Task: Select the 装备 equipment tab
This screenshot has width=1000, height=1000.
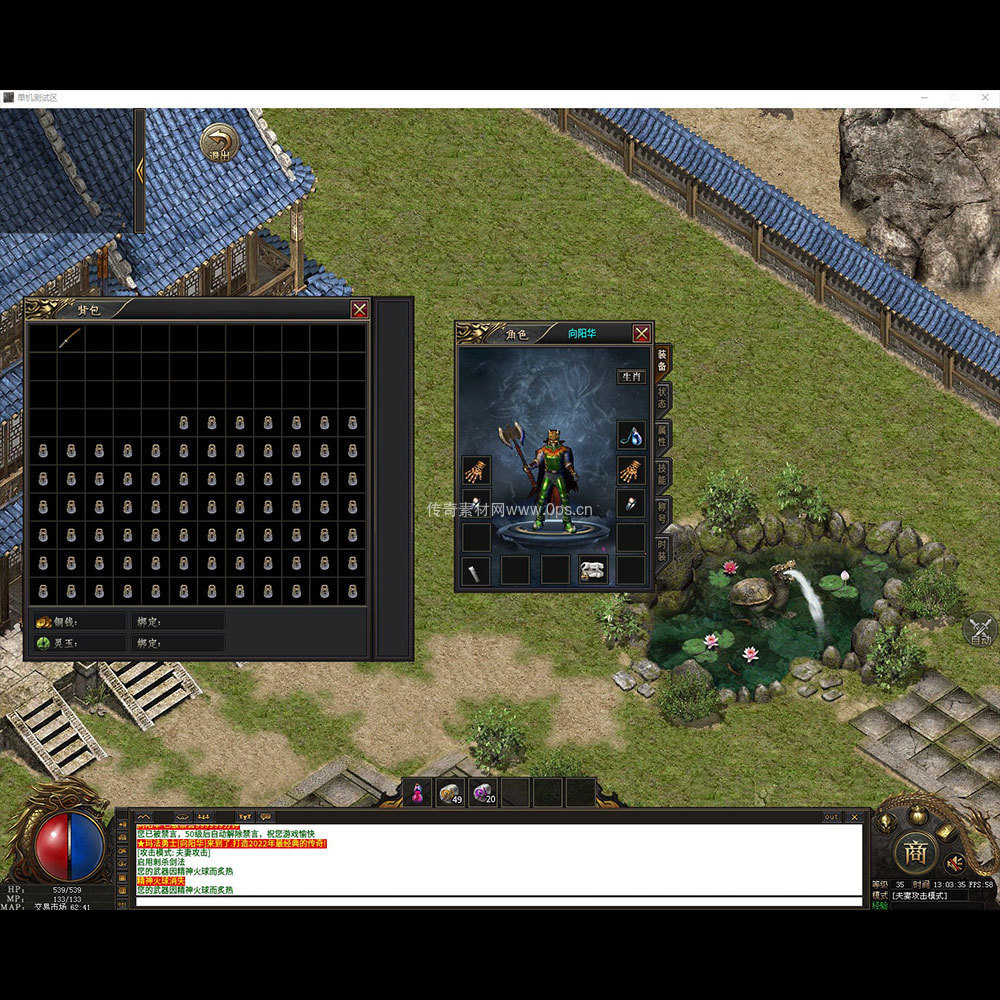Action: (662, 358)
